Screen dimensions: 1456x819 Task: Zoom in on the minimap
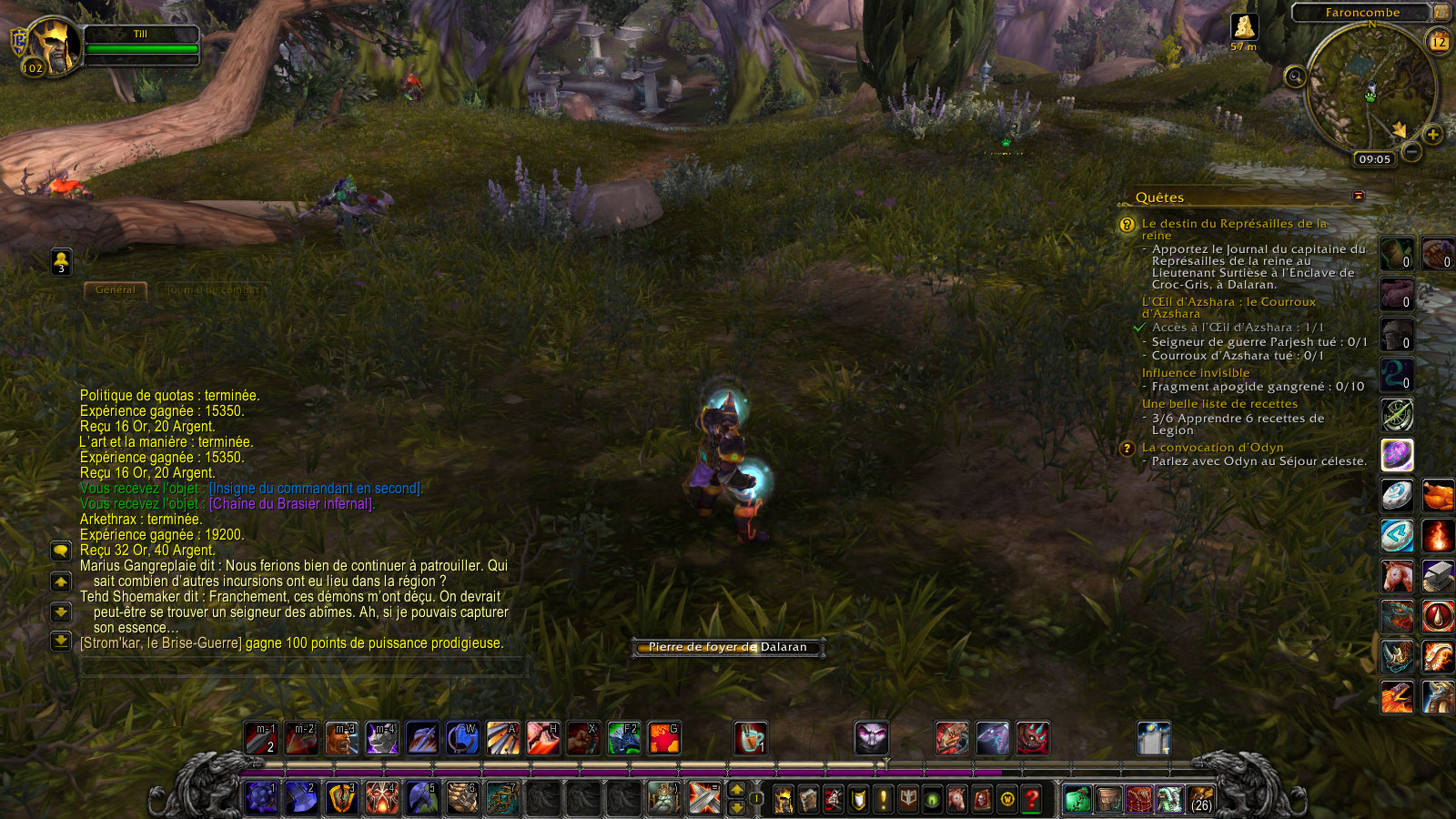(1433, 135)
